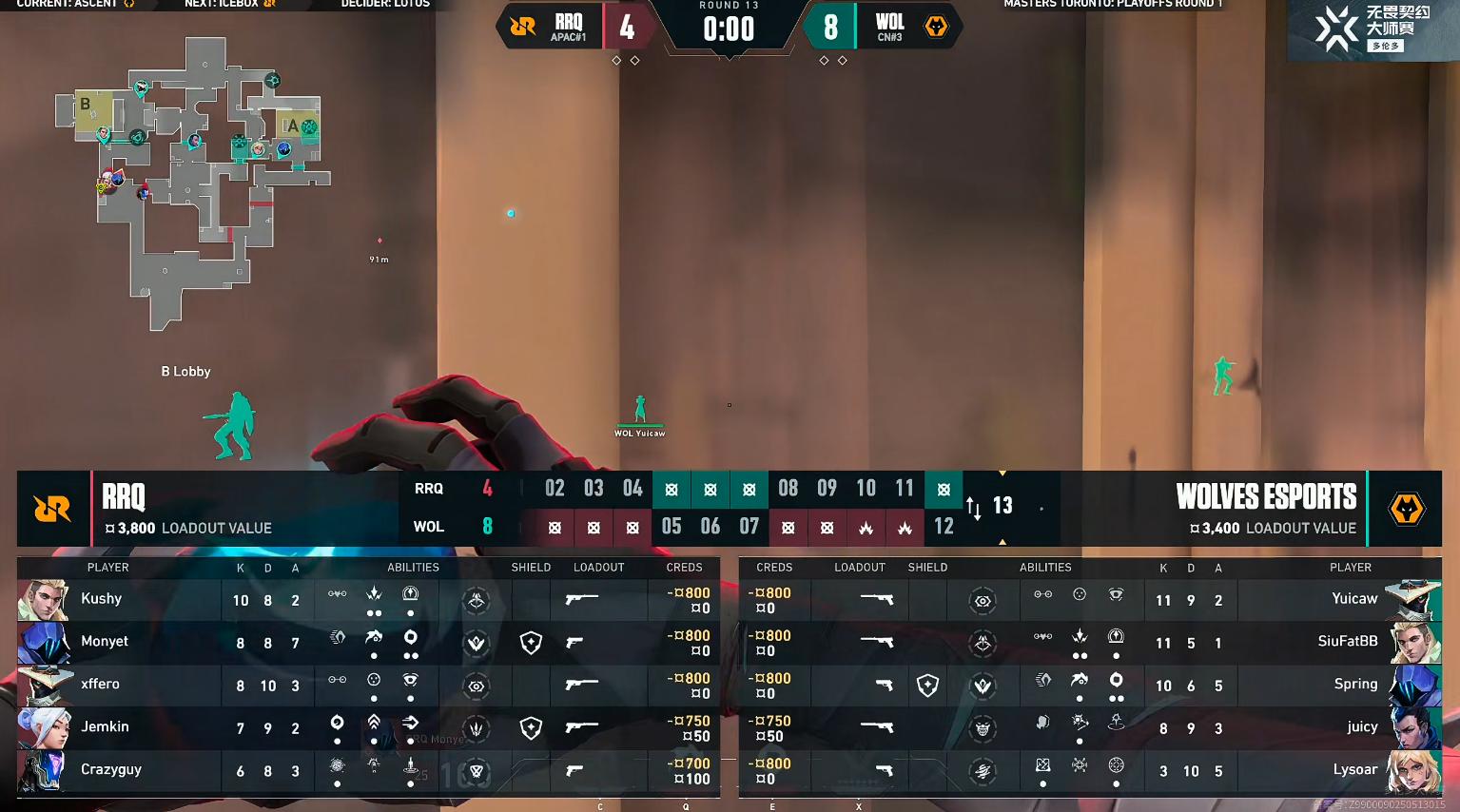Click the RRQ team logo beside loadout value

(52, 510)
